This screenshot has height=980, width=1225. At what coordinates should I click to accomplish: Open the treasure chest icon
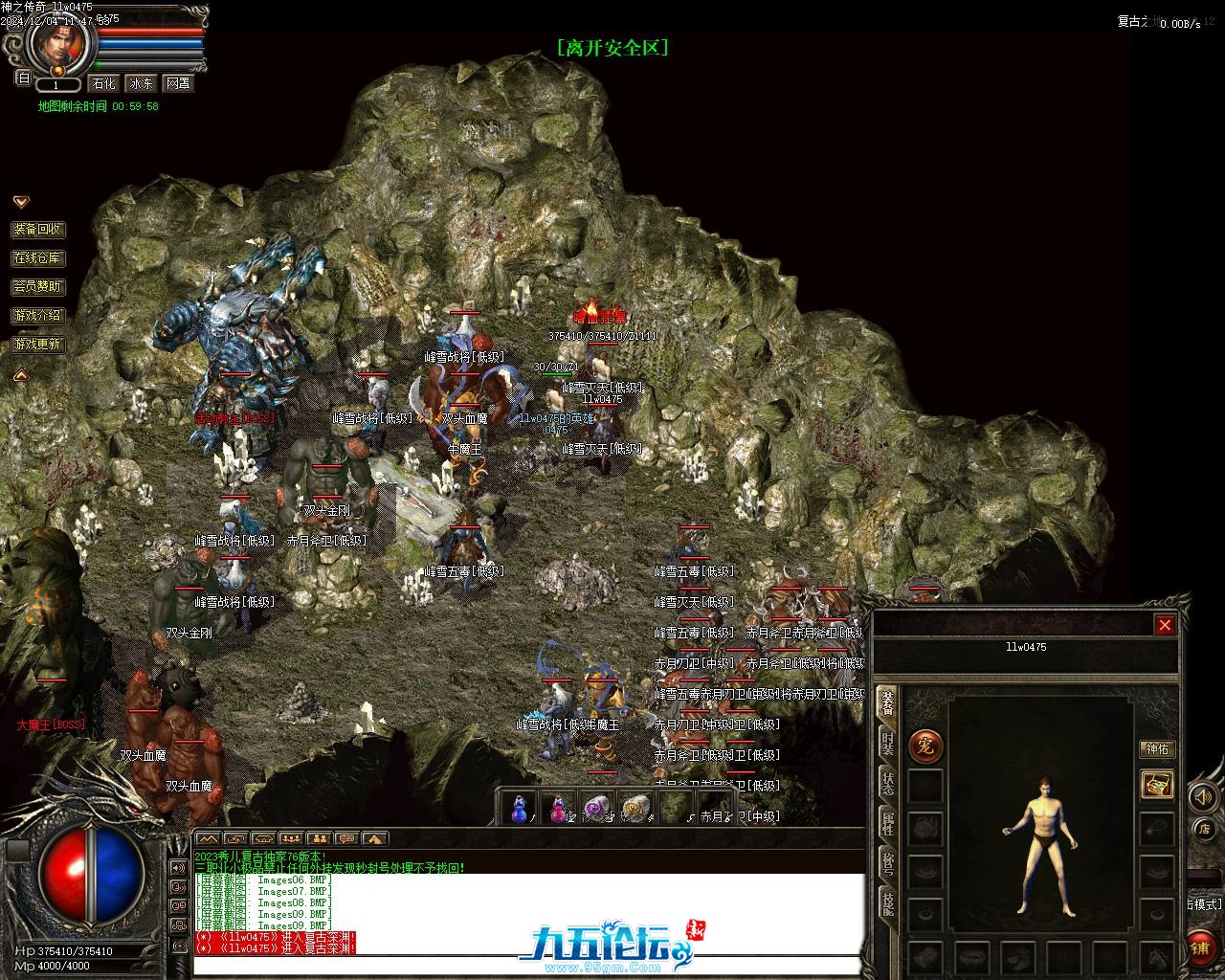(x=1157, y=785)
